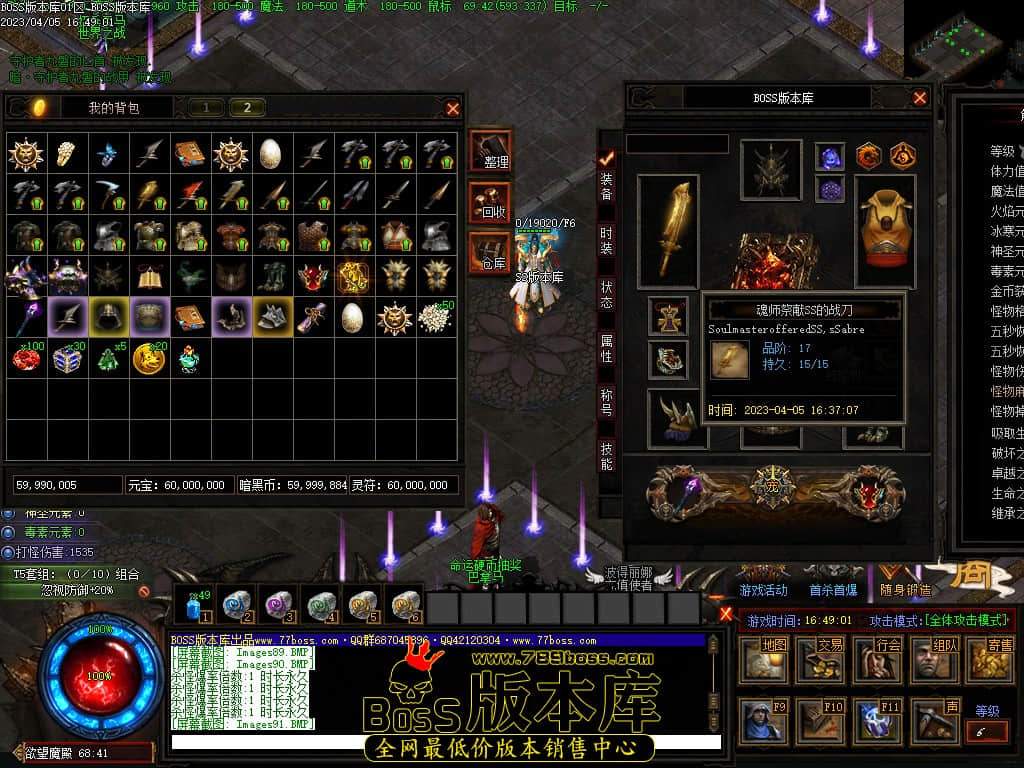Select the golden sword weapon slot
The width and height of the screenshot is (1024, 768).
click(667, 230)
